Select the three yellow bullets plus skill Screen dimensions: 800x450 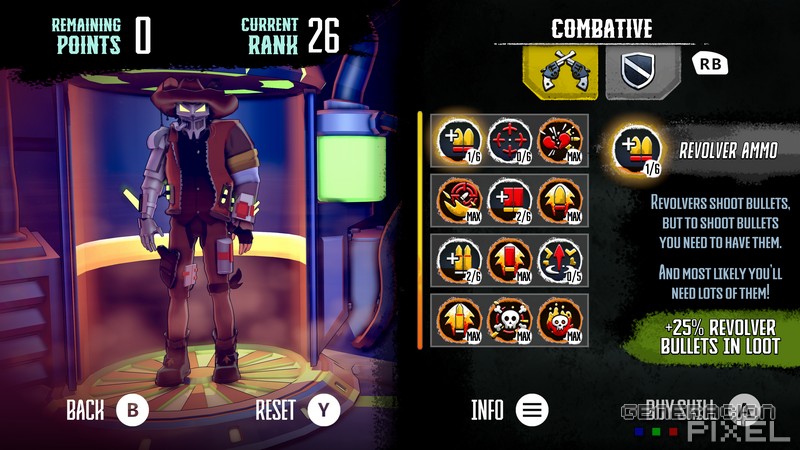459,262
